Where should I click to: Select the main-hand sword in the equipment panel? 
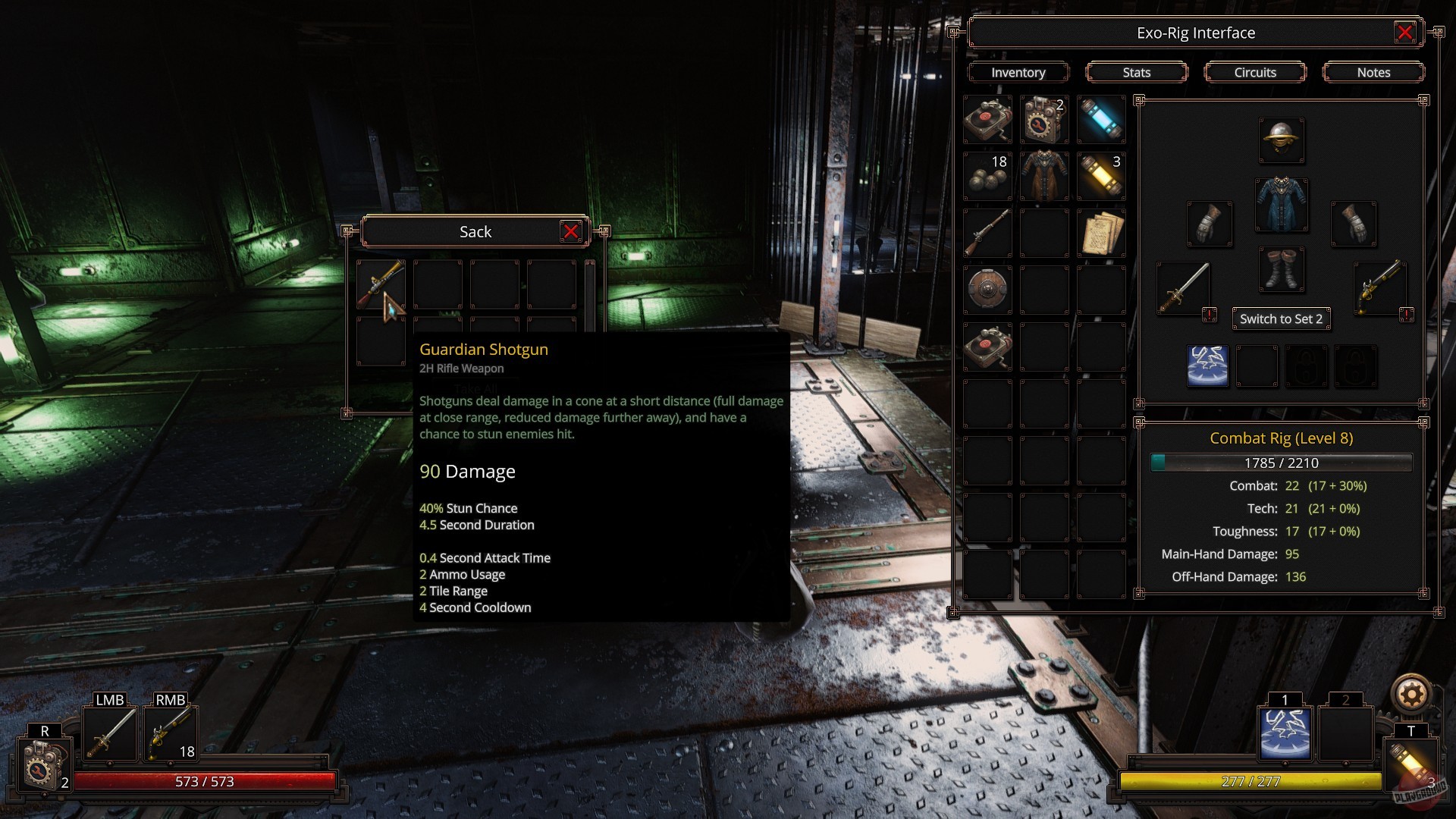coord(1183,289)
